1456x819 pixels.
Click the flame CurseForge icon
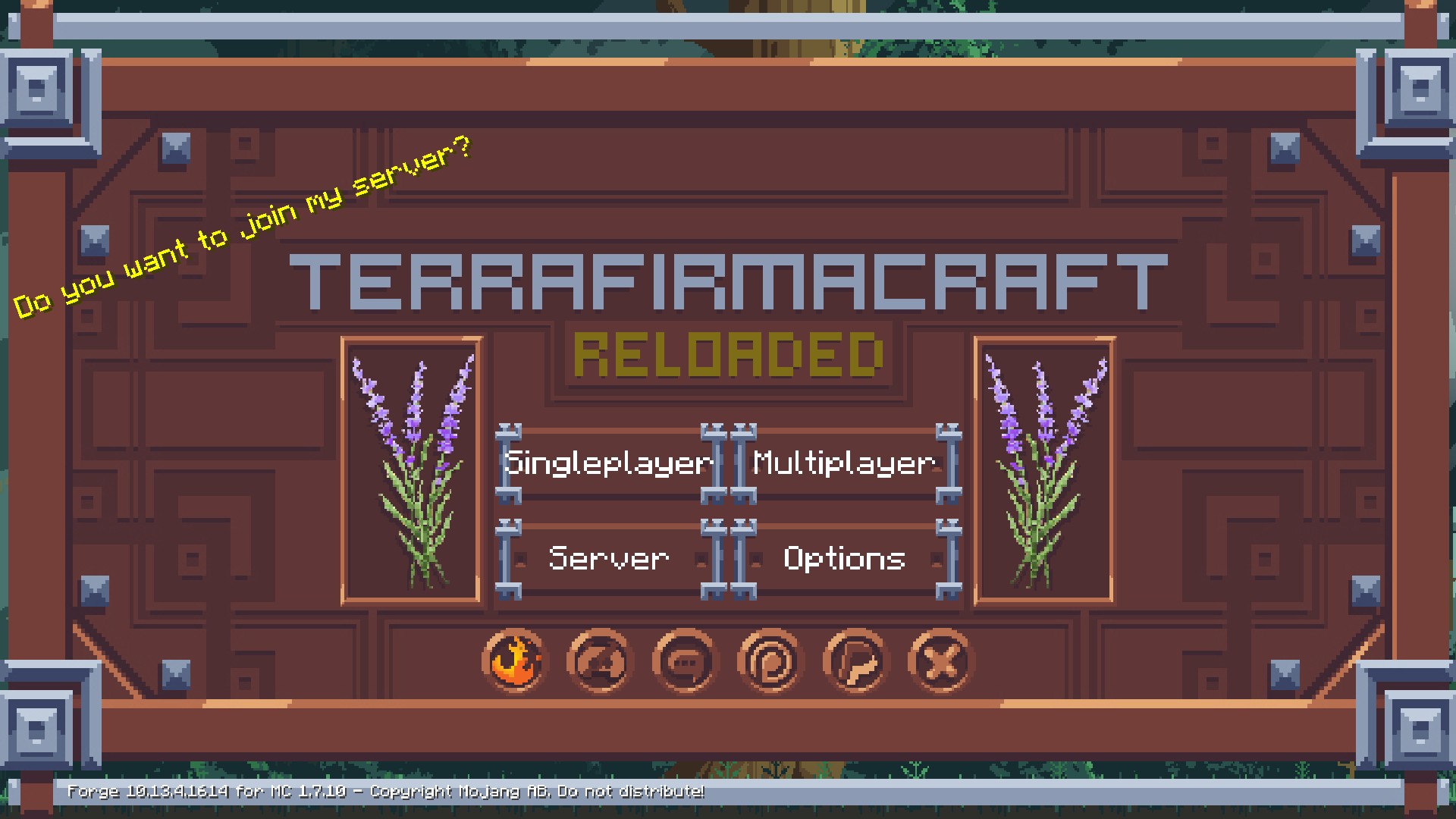coord(514,661)
